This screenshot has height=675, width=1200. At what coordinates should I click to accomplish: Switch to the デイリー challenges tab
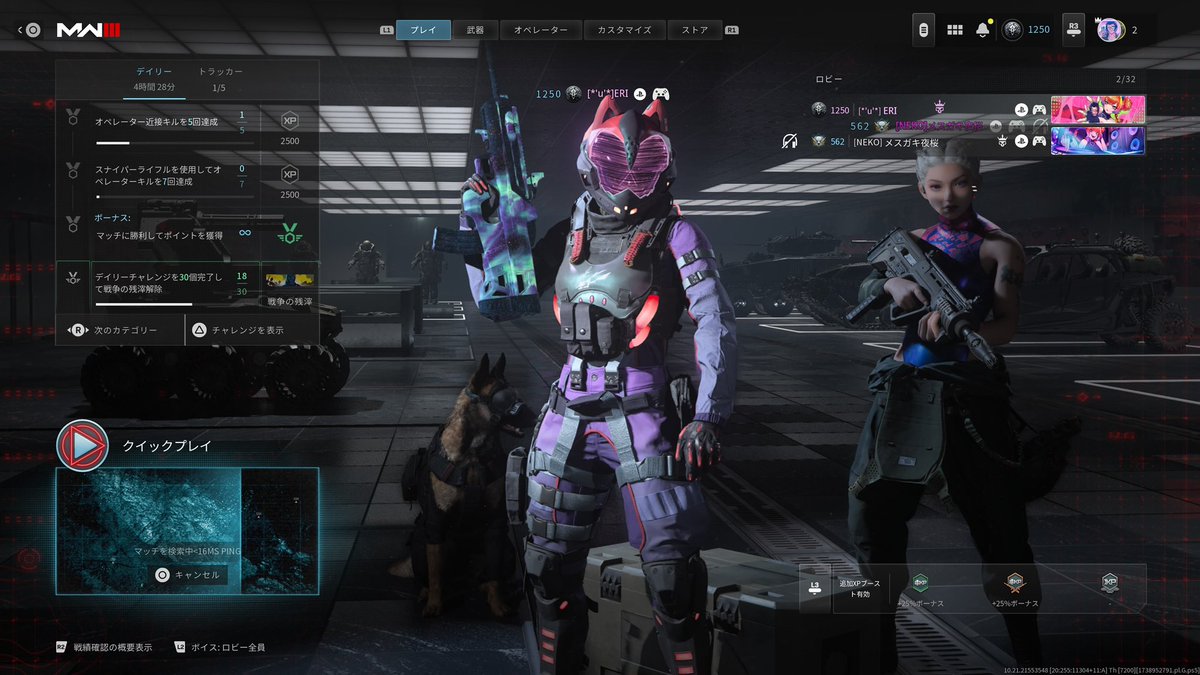pos(154,72)
